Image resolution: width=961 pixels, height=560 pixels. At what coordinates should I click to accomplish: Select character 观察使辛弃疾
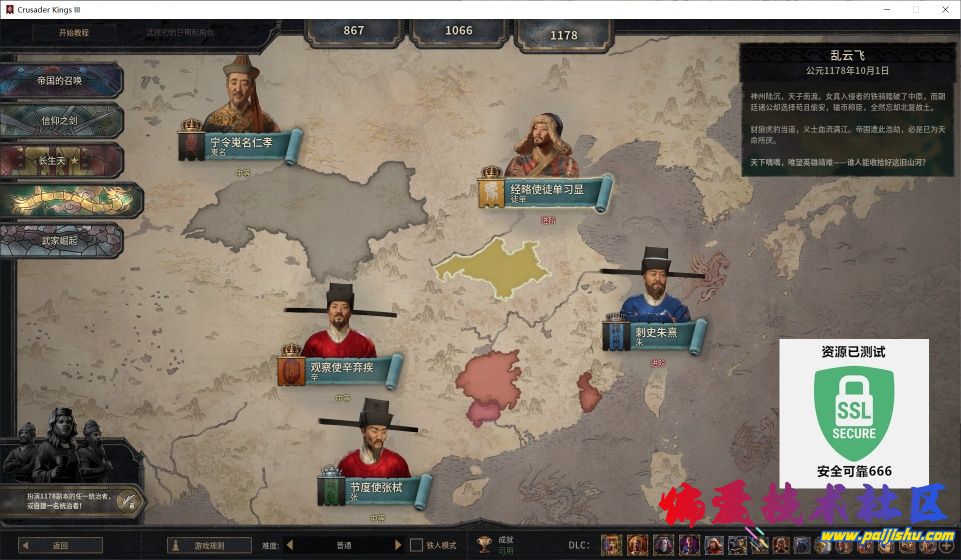coord(341,369)
